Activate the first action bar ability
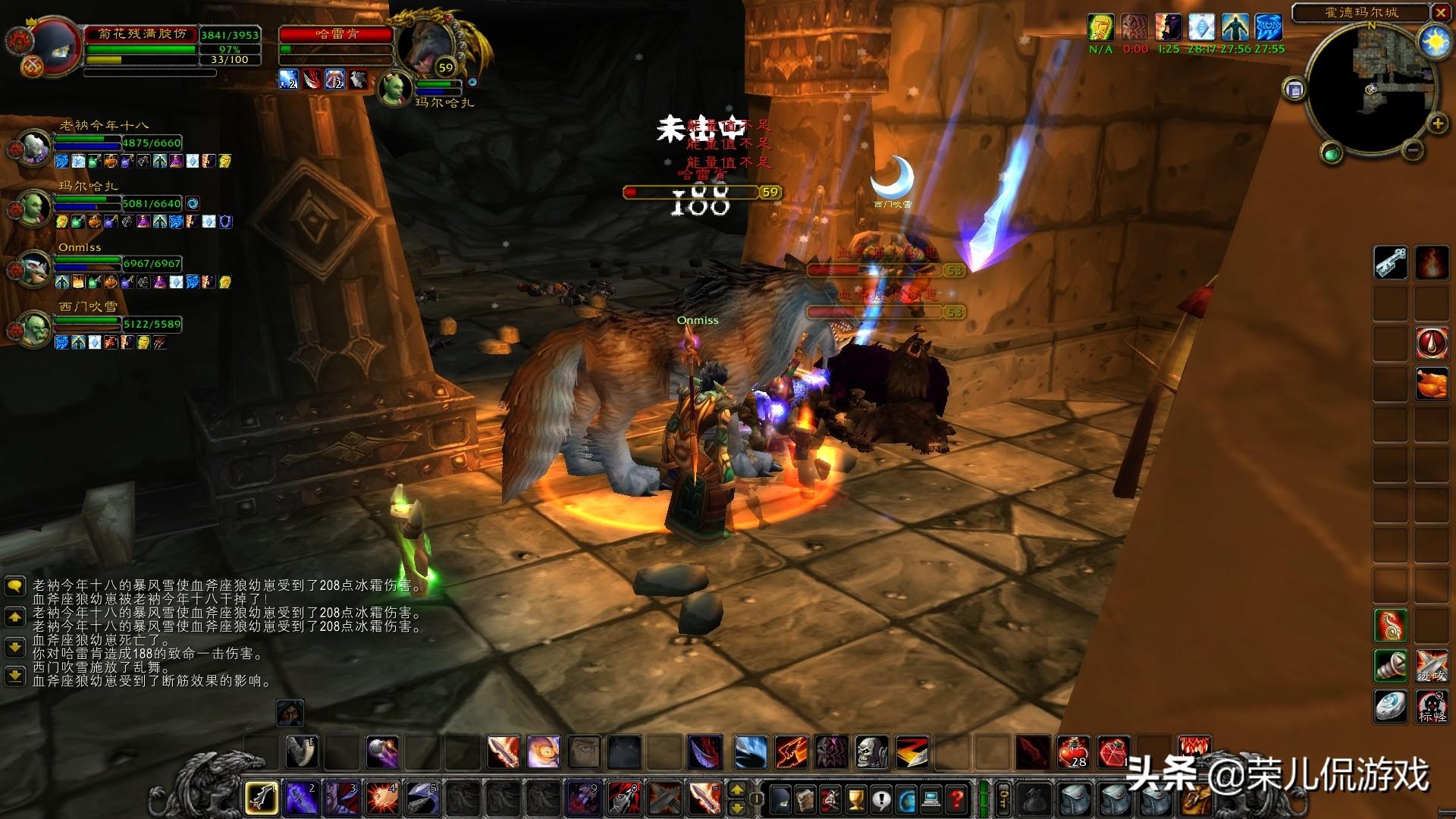 [x=262, y=798]
